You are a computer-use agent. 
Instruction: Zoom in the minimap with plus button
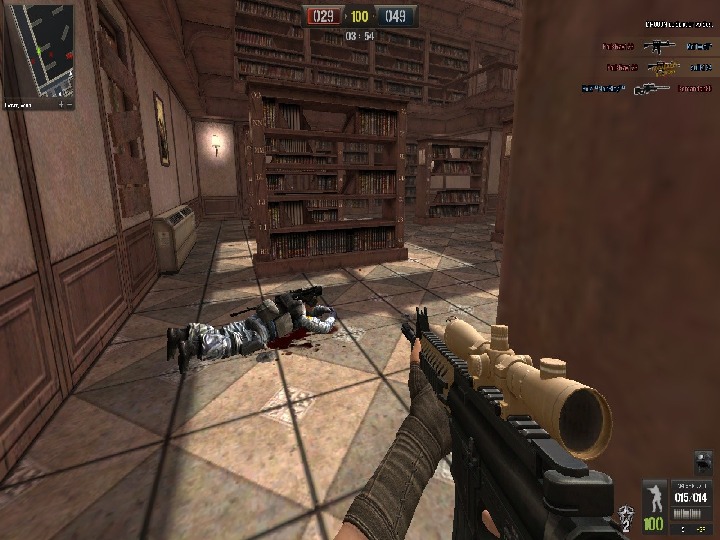(x=60, y=104)
